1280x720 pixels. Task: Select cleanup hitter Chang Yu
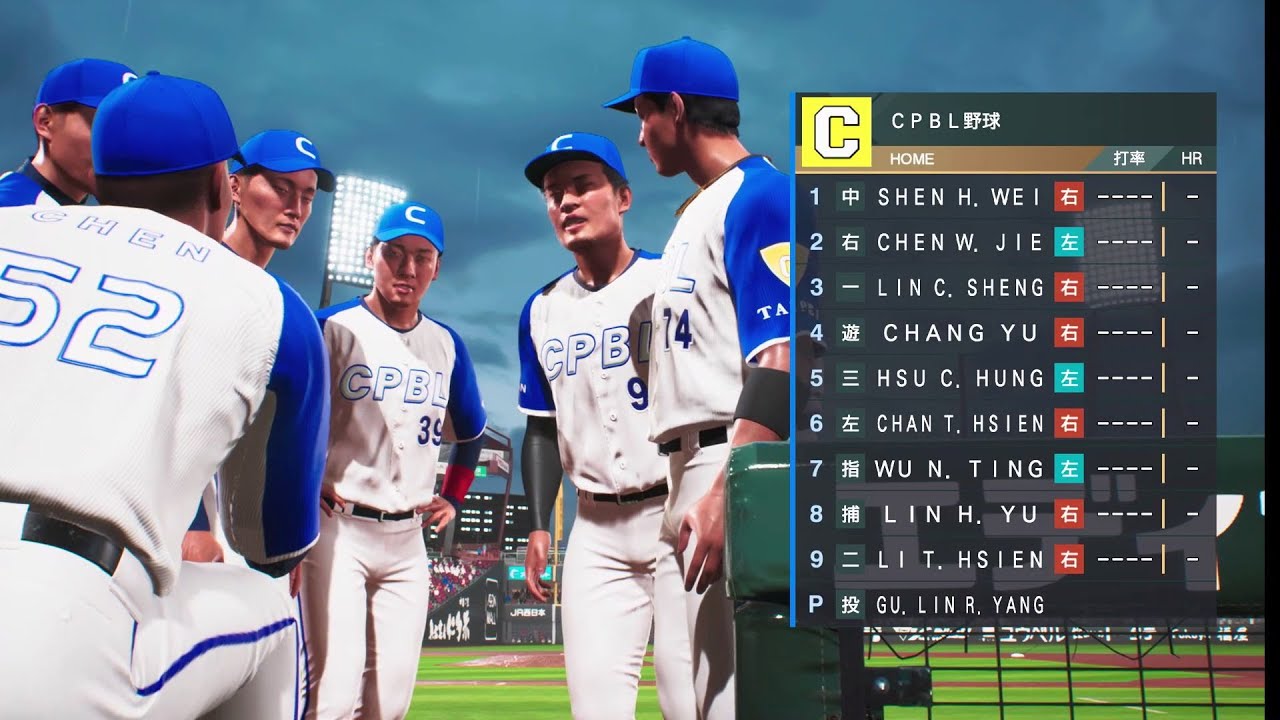pyautogui.click(x=959, y=333)
